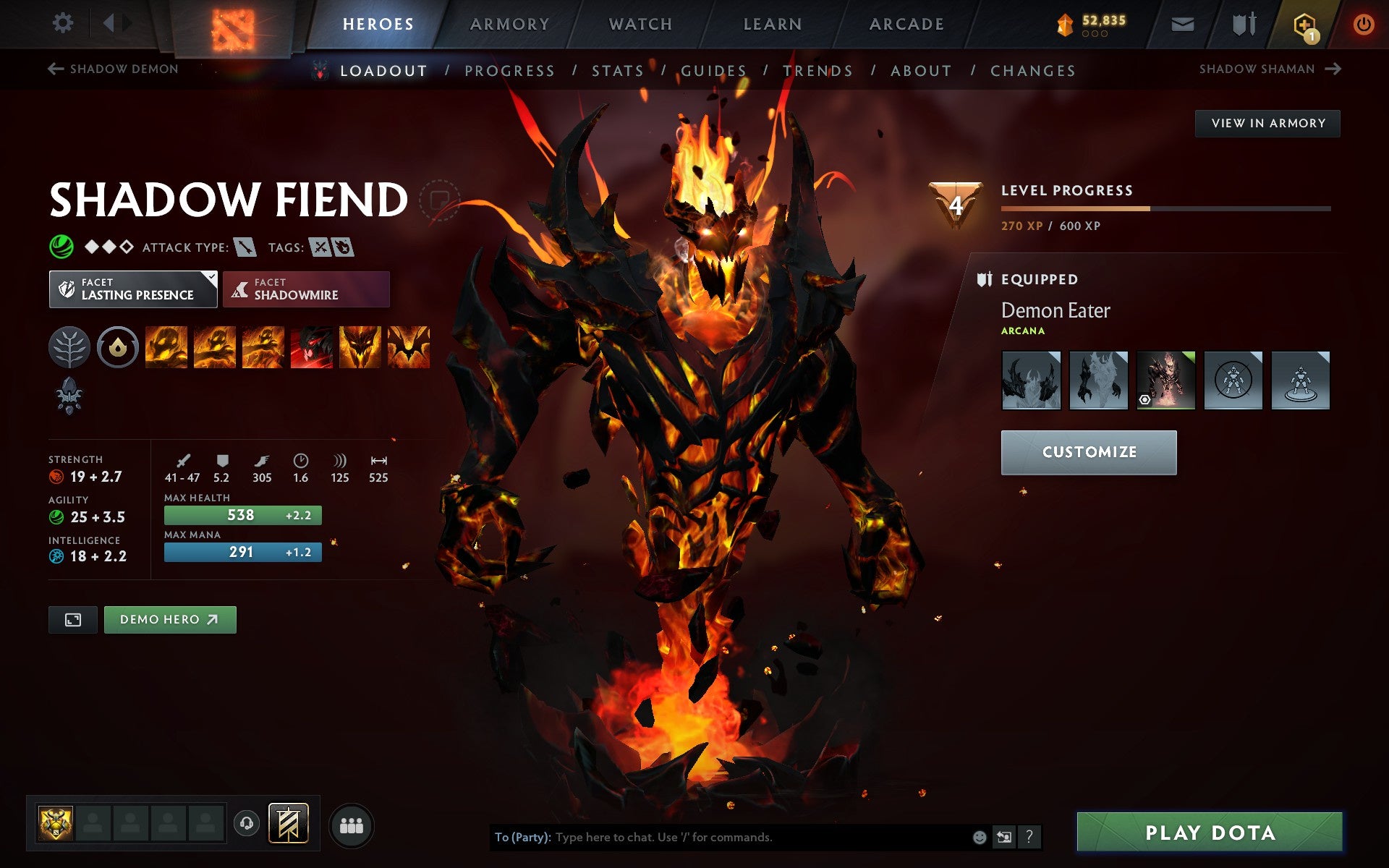Open the ARMORY menu

point(509,23)
